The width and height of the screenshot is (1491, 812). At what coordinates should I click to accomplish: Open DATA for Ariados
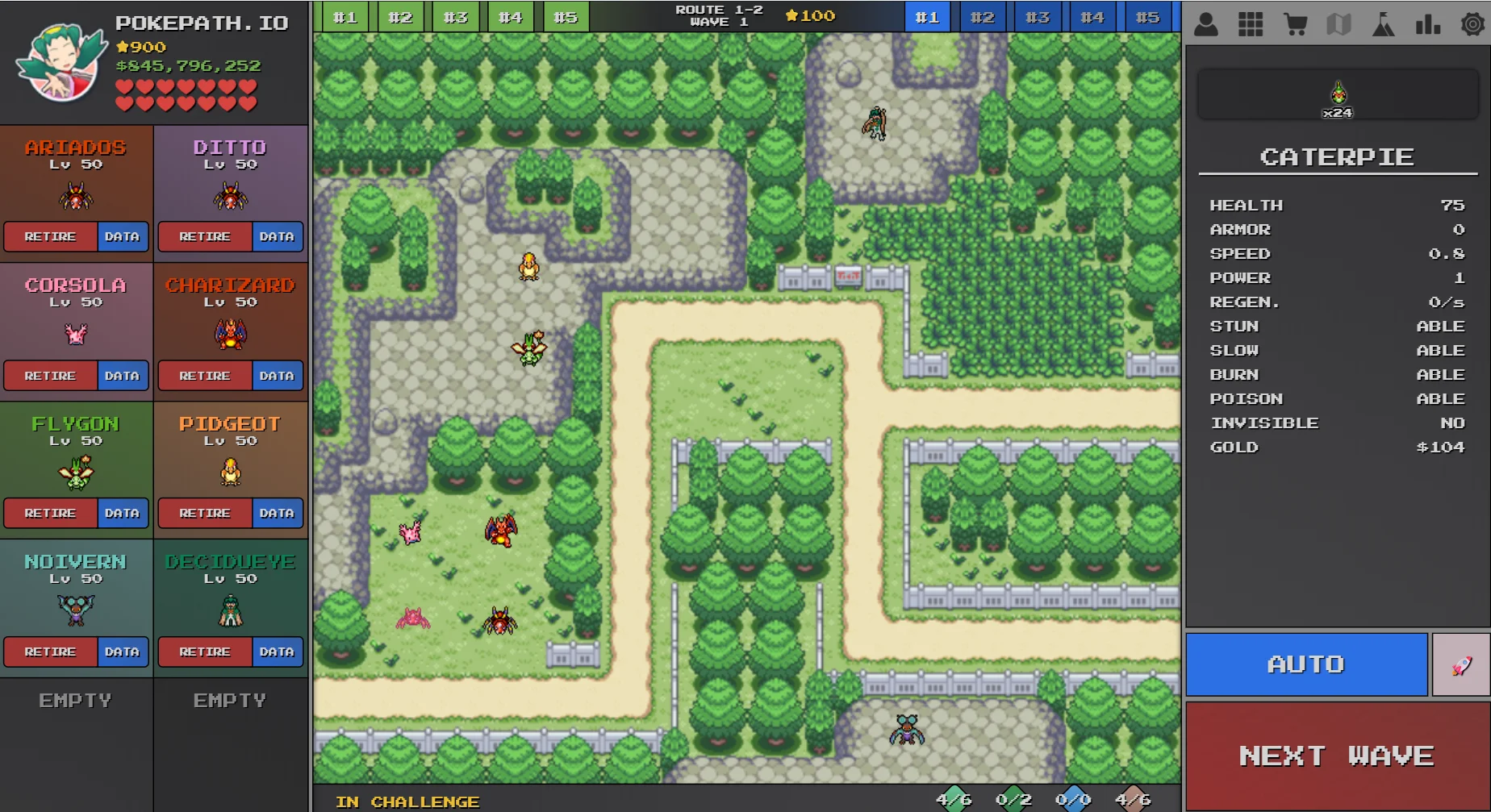click(x=122, y=236)
